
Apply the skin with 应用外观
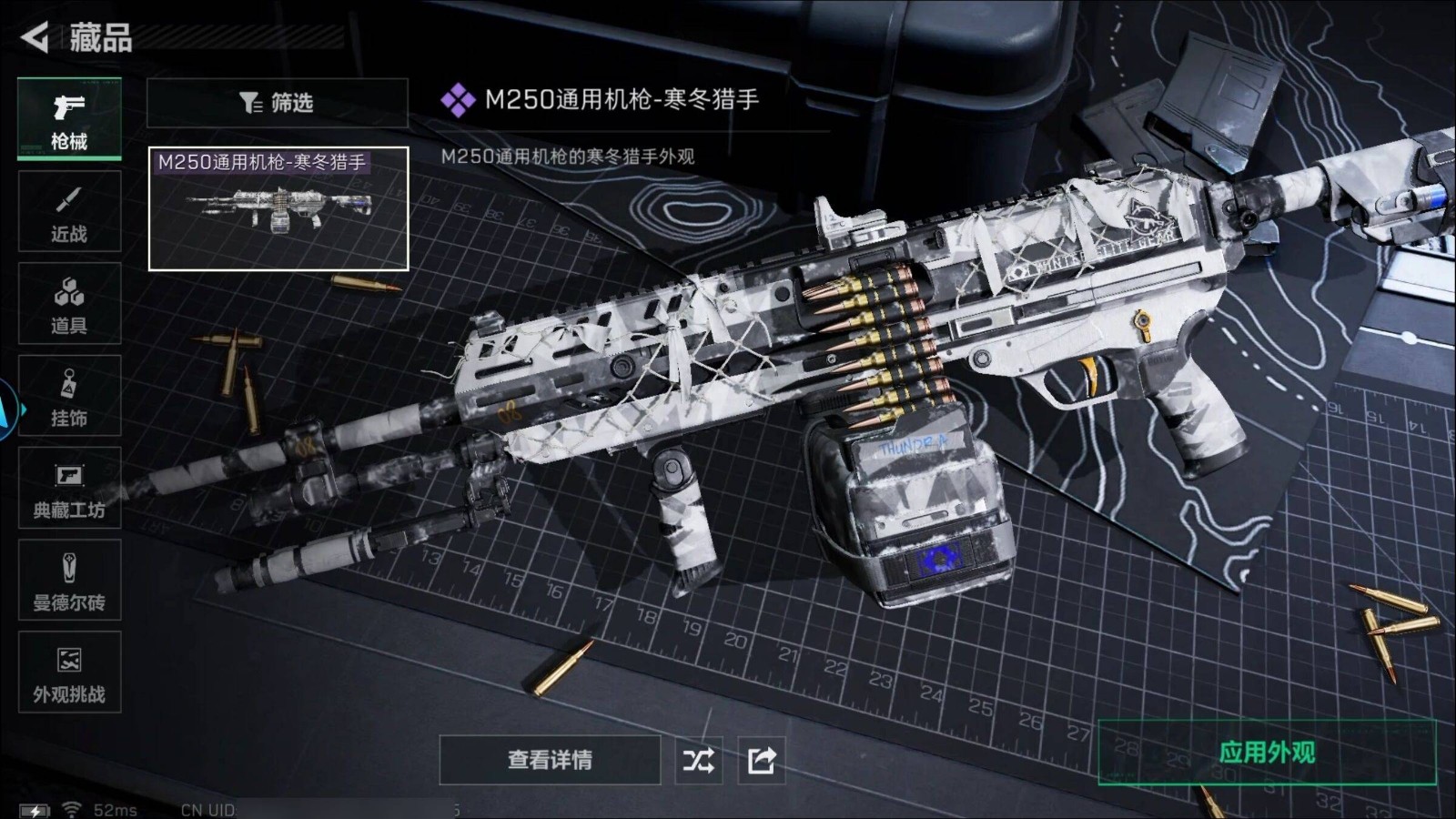click(1267, 753)
